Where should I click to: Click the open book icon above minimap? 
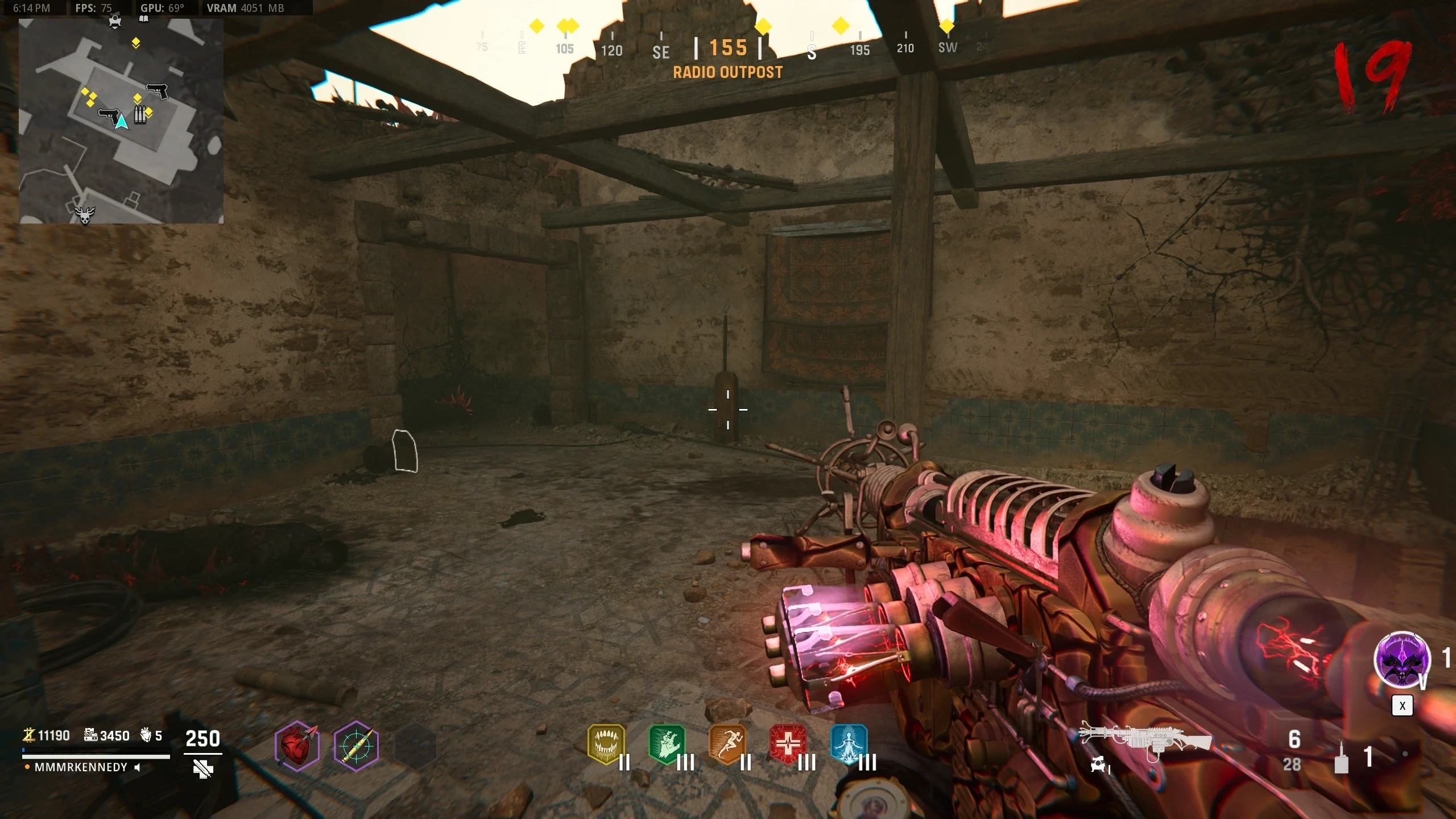(x=144, y=19)
